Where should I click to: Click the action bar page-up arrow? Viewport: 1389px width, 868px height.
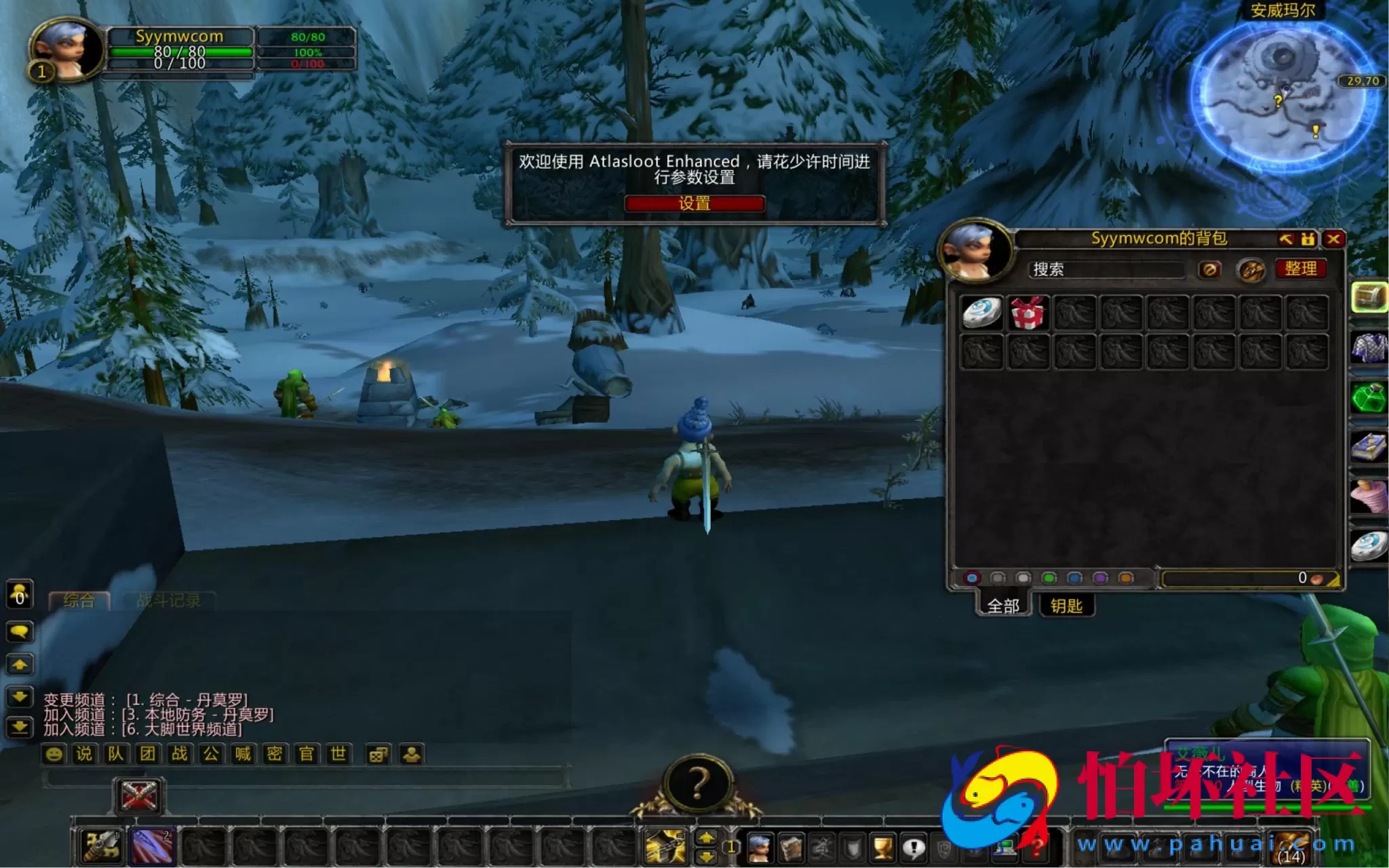pos(706,838)
